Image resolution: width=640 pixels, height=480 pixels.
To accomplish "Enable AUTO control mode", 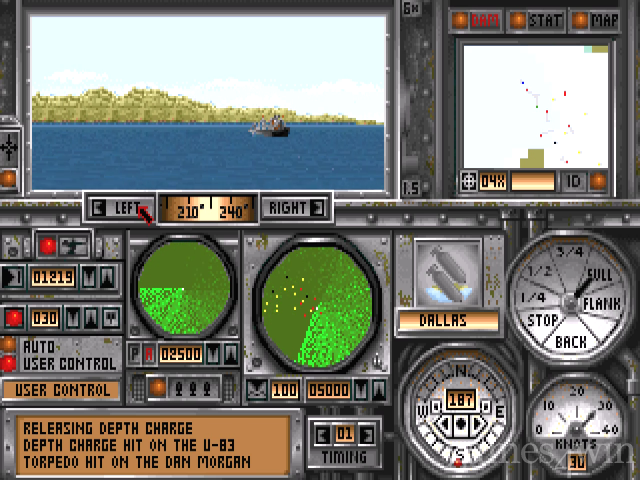I will 9,344.
